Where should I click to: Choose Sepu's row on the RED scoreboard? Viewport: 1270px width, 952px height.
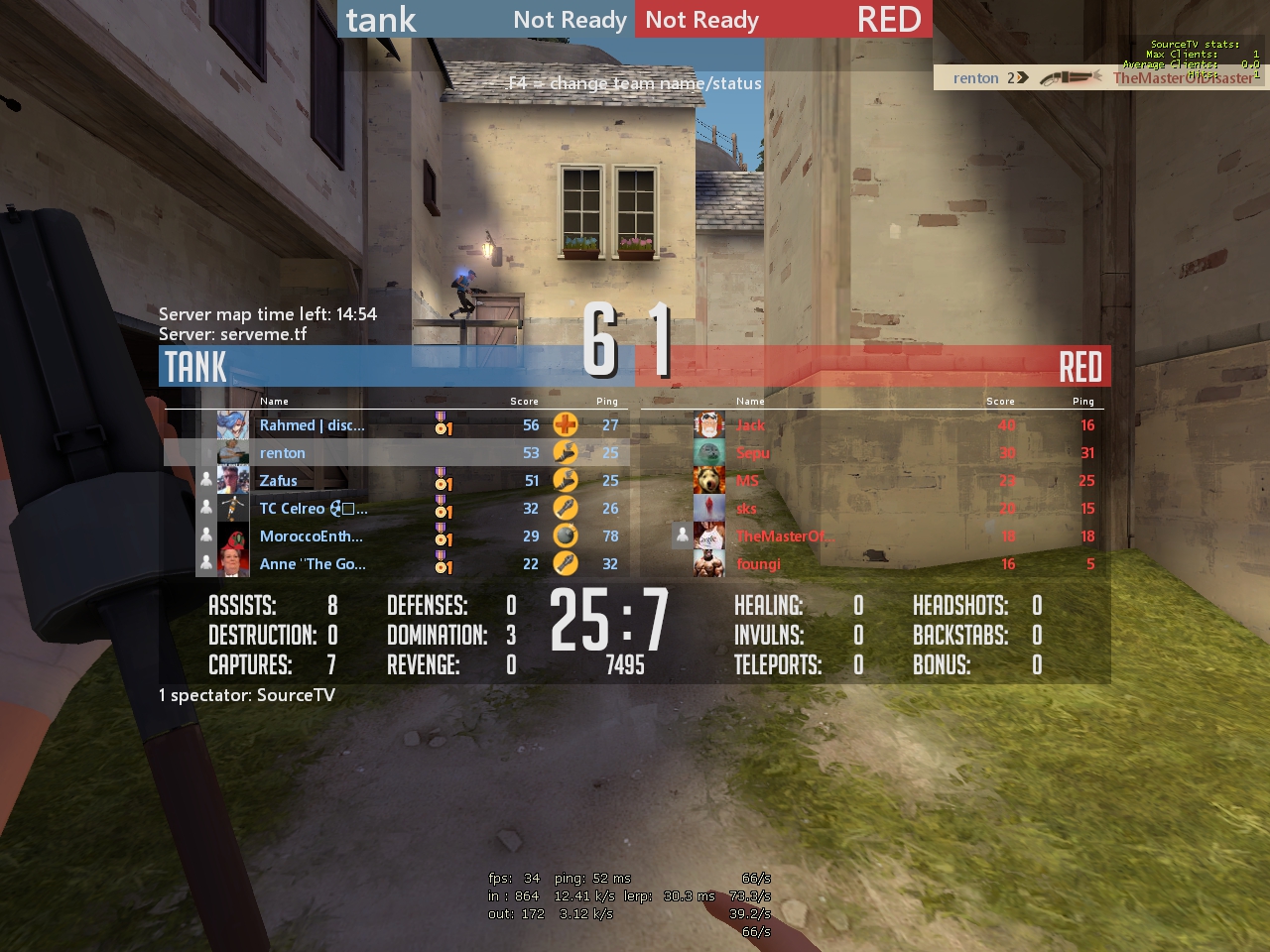(x=753, y=453)
